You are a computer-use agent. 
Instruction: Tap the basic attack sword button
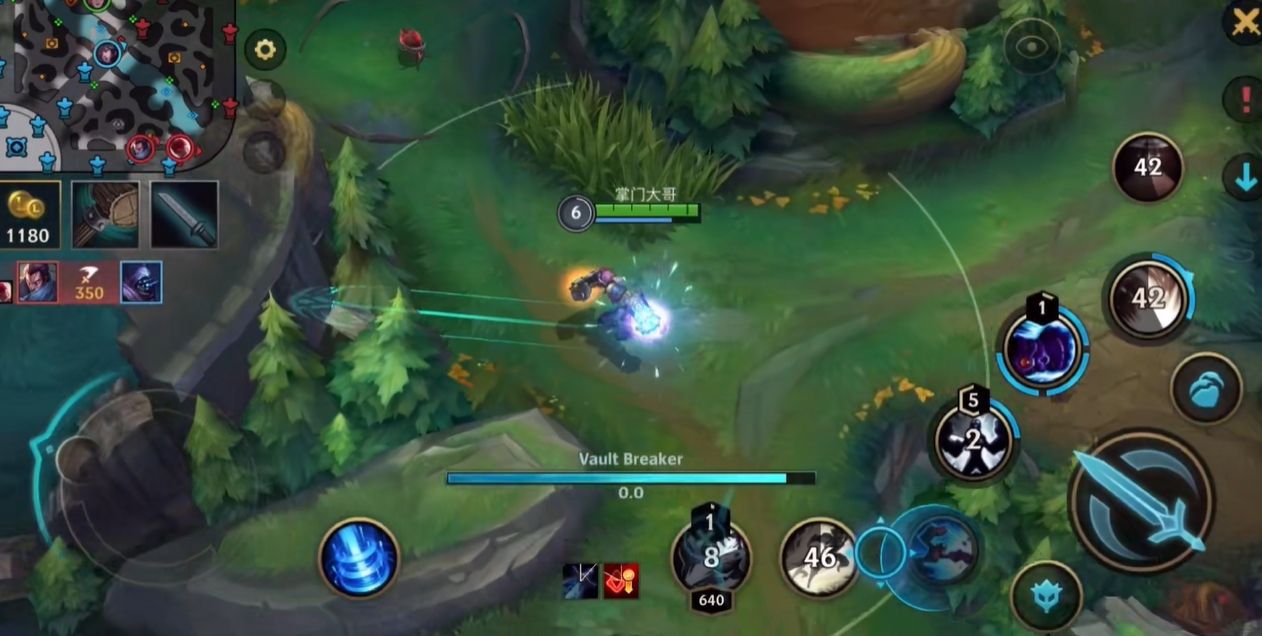(1141, 501)
